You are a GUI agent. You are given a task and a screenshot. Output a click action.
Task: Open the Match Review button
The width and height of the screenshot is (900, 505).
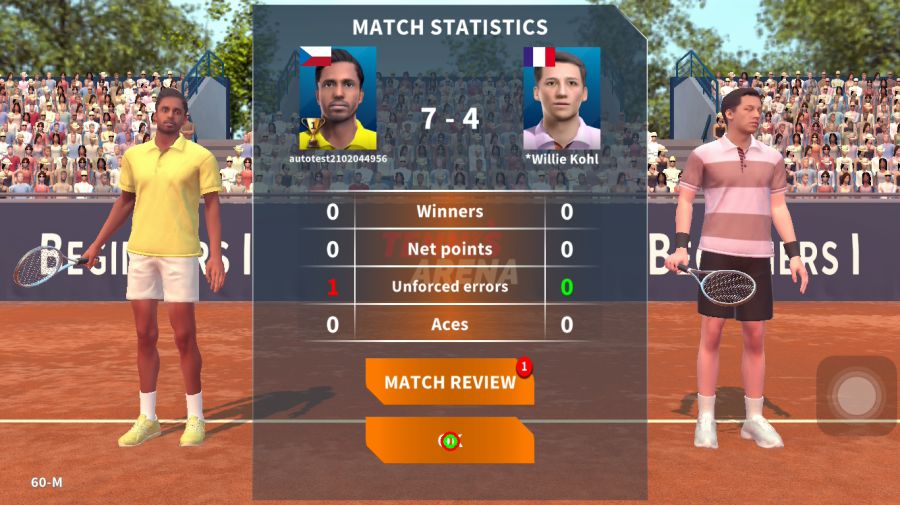449,382
